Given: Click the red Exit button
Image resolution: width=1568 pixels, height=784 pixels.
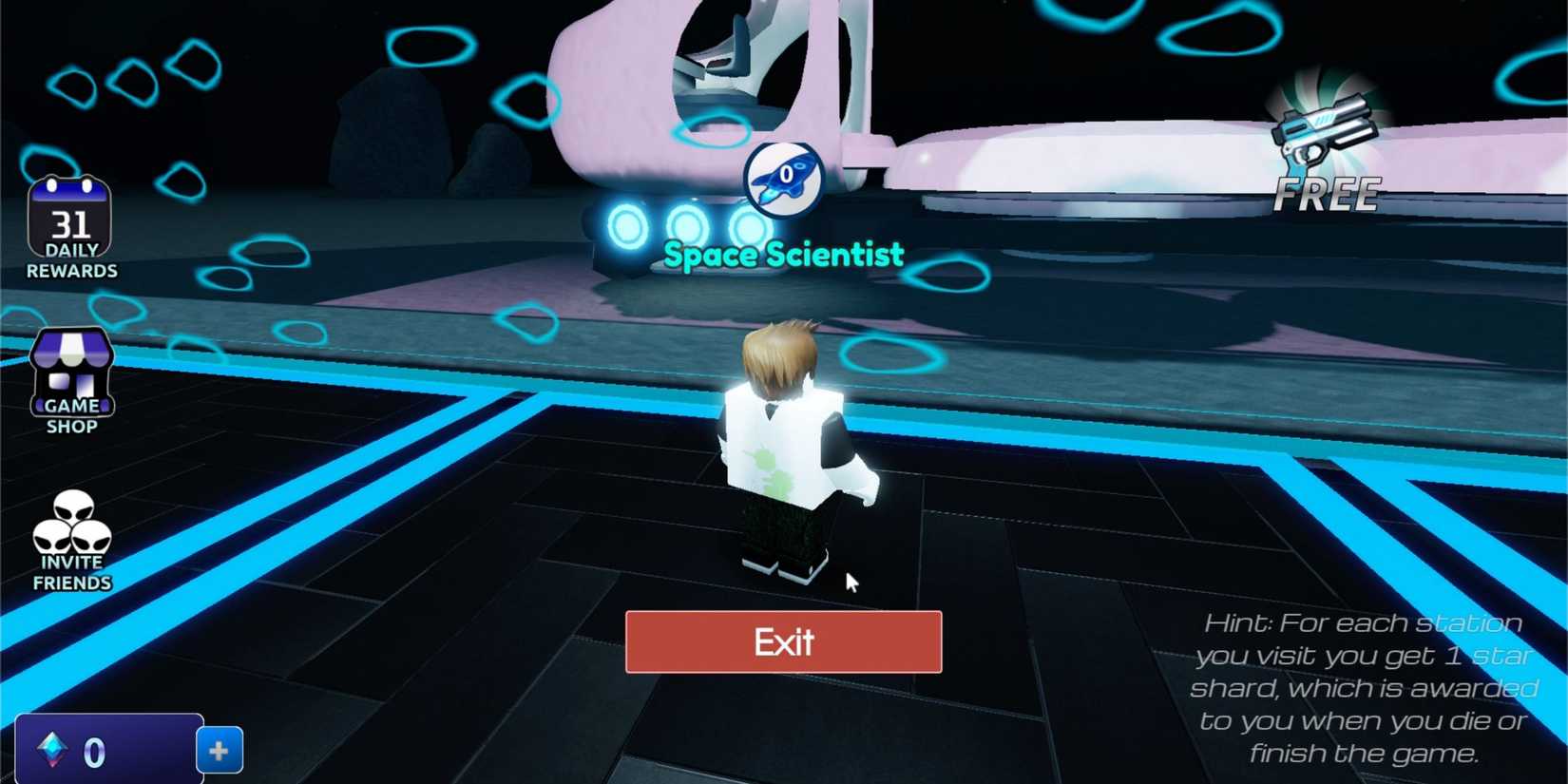Looking at the screenshot, I should (782, 642).
